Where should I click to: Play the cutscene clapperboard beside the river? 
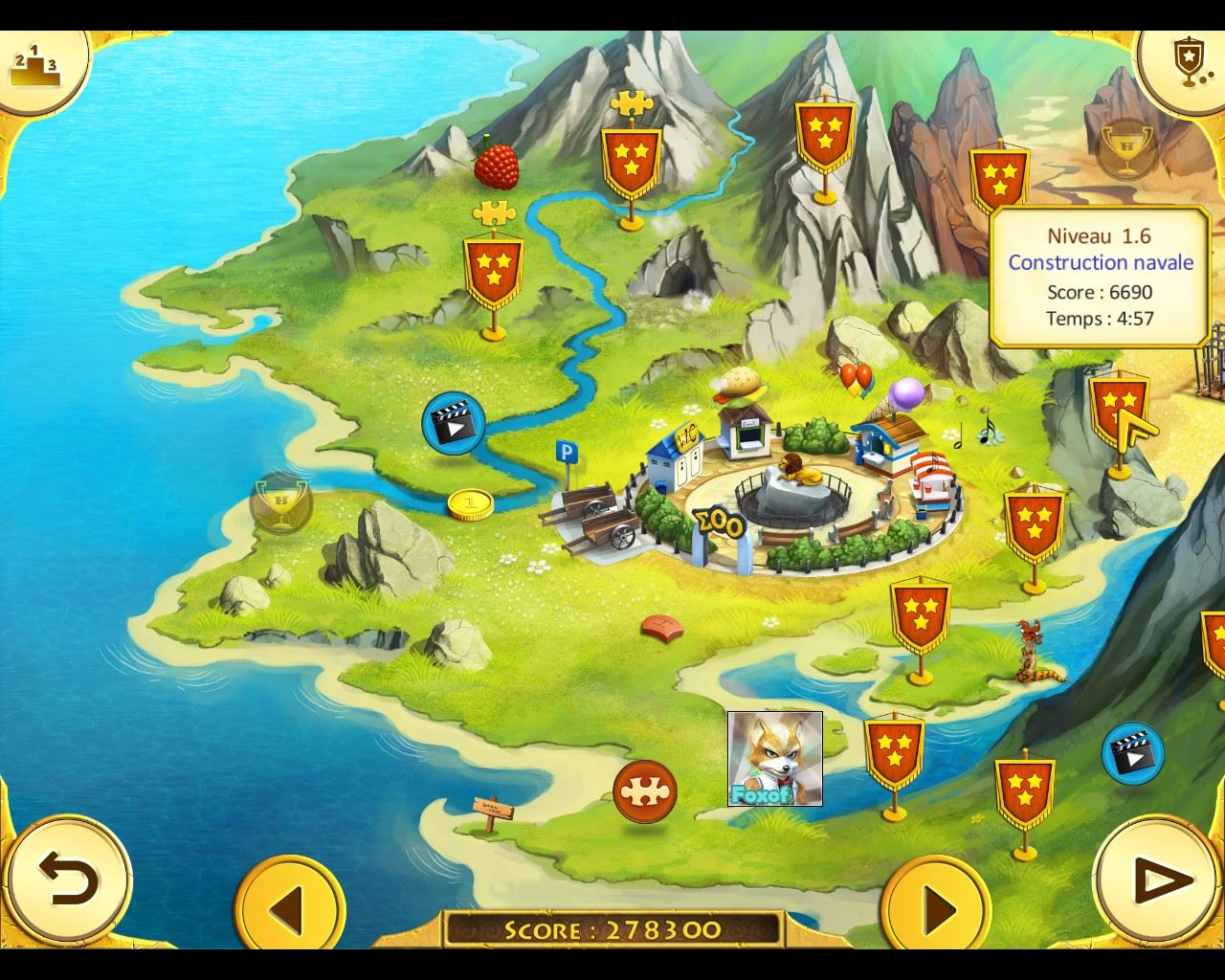(x=453, y=422)
